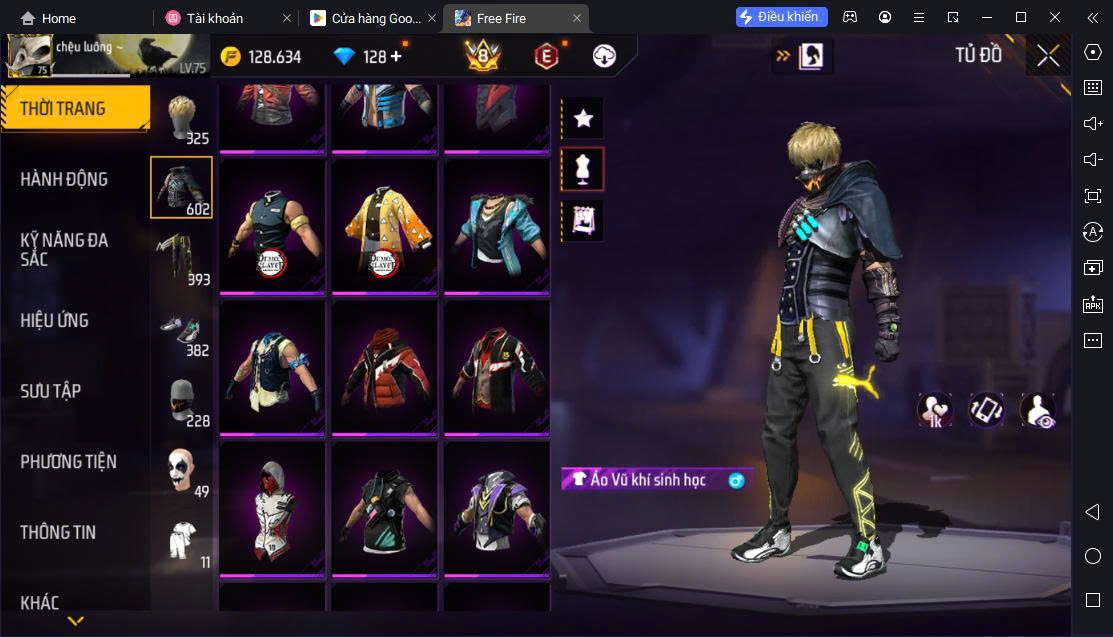The width and height of the screenshot is (1113, 637).
Task: Choose the teal and black open jacket
Action: coord(497,228)
